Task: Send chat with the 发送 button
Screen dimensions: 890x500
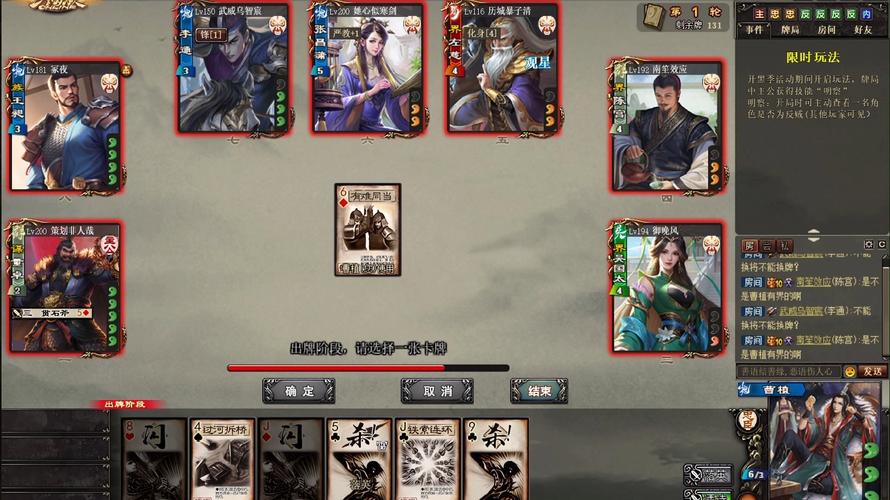Action: pos(873,371)
